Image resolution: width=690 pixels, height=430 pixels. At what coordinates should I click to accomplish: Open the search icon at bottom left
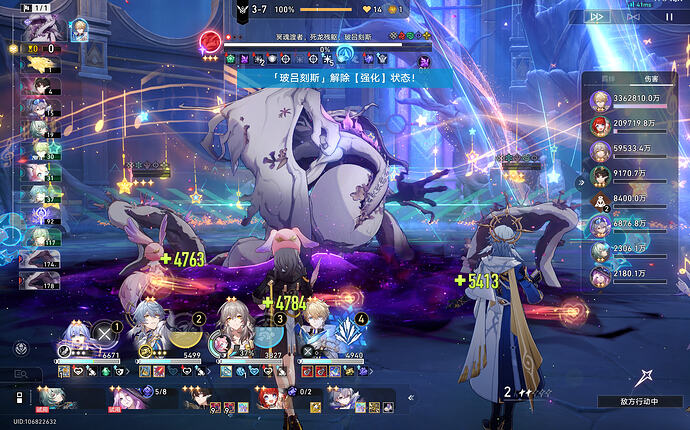(x=20, y=375)
